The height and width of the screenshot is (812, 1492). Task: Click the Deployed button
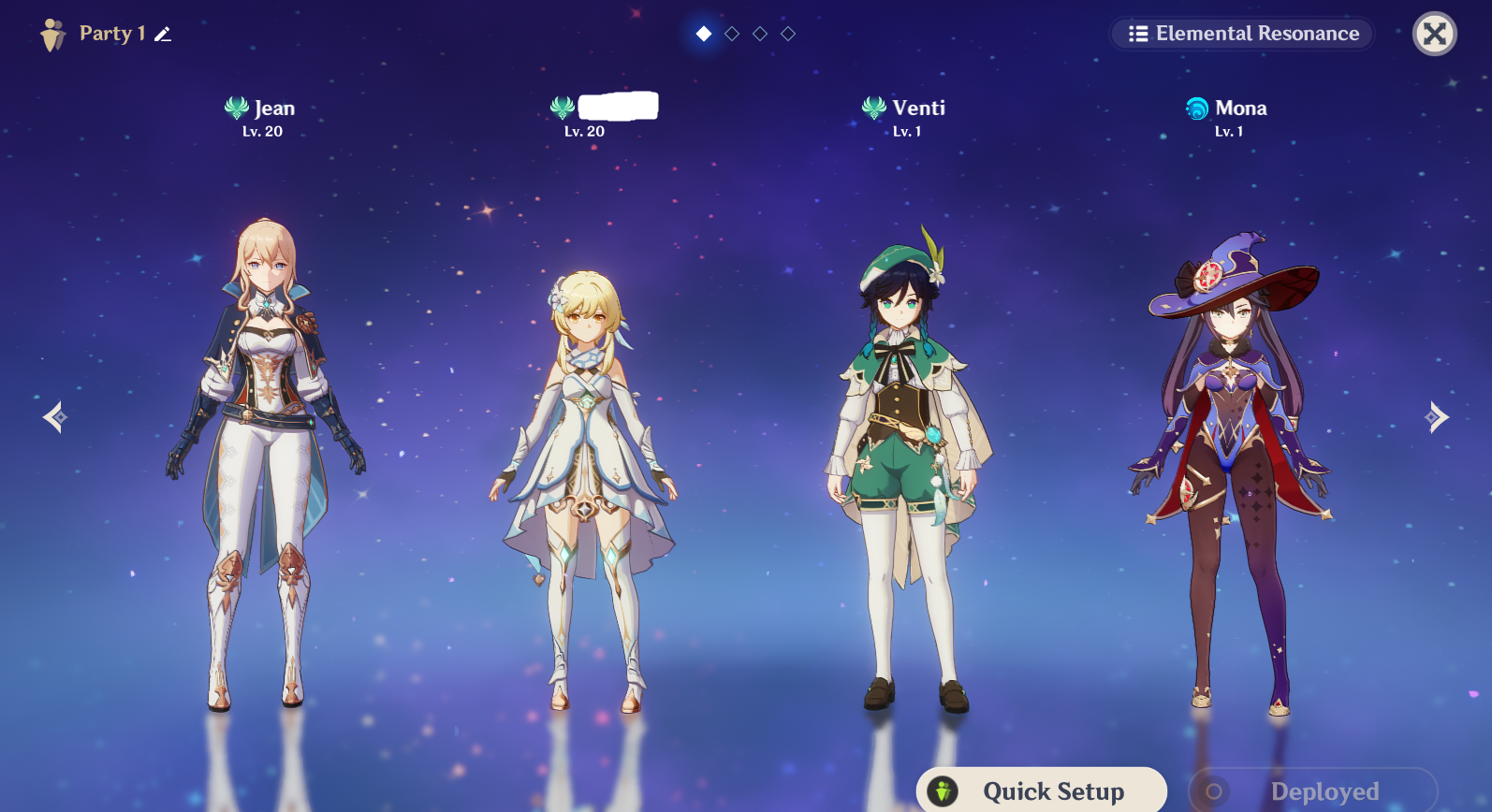[x=1312, y=790]
